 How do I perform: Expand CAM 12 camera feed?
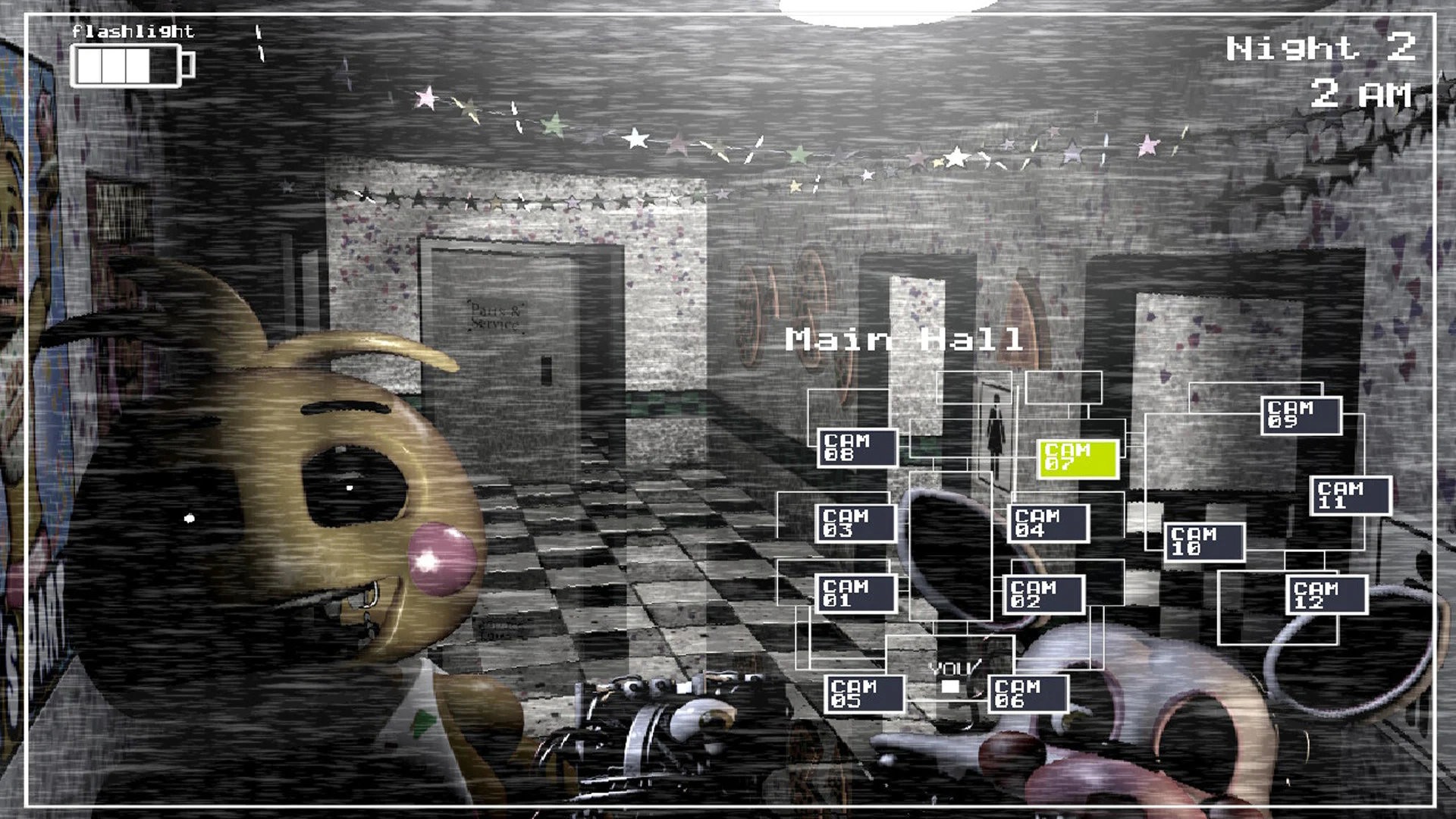point(1328,594)
